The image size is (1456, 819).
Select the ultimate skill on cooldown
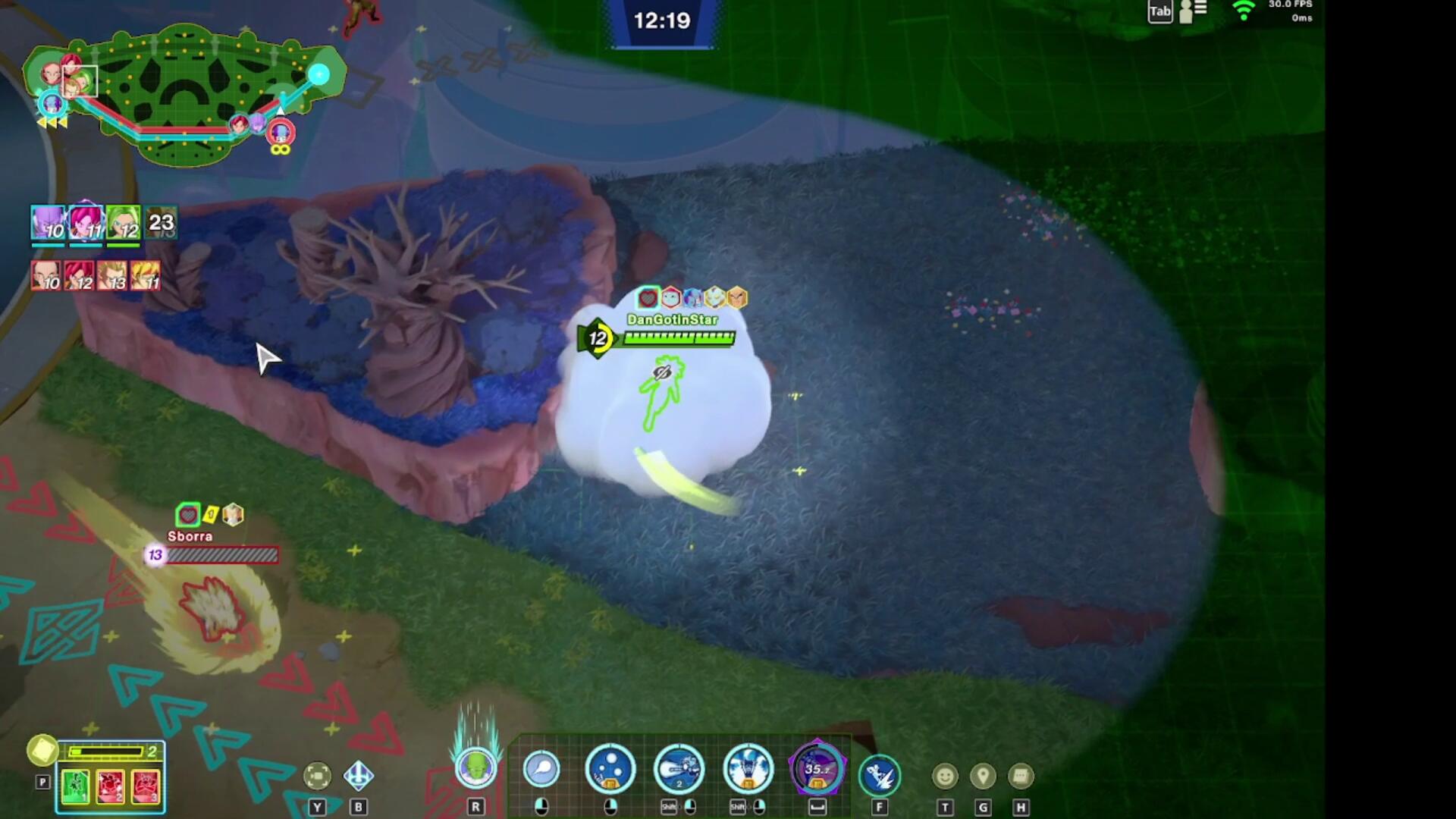817,769
